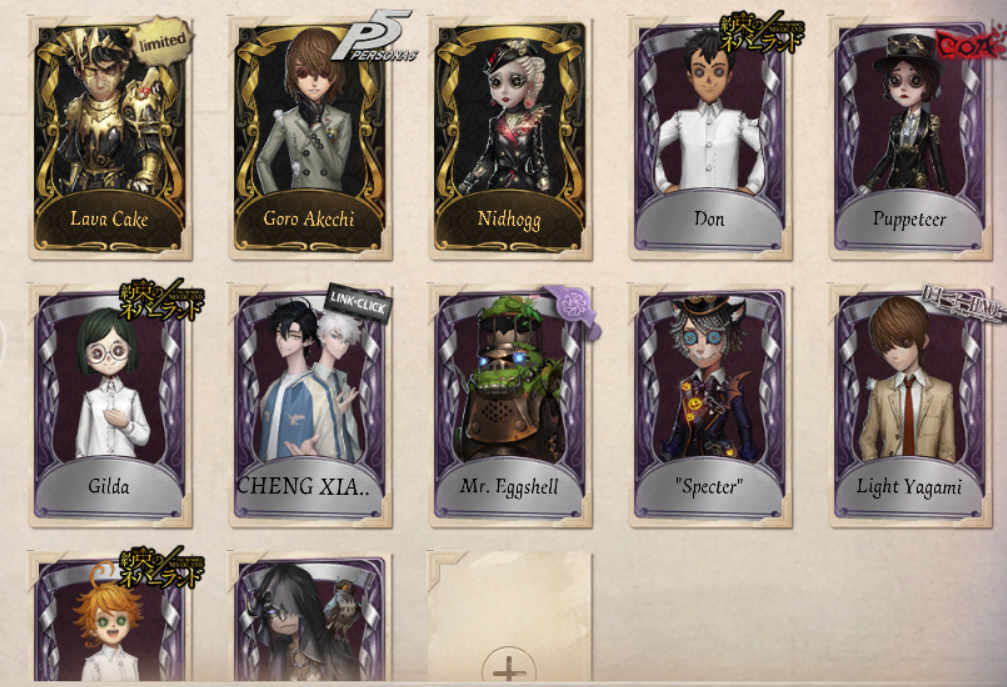1007x687 pixels.
Task: Open the Nidhogg costume card
Action: tap(510, 138)
